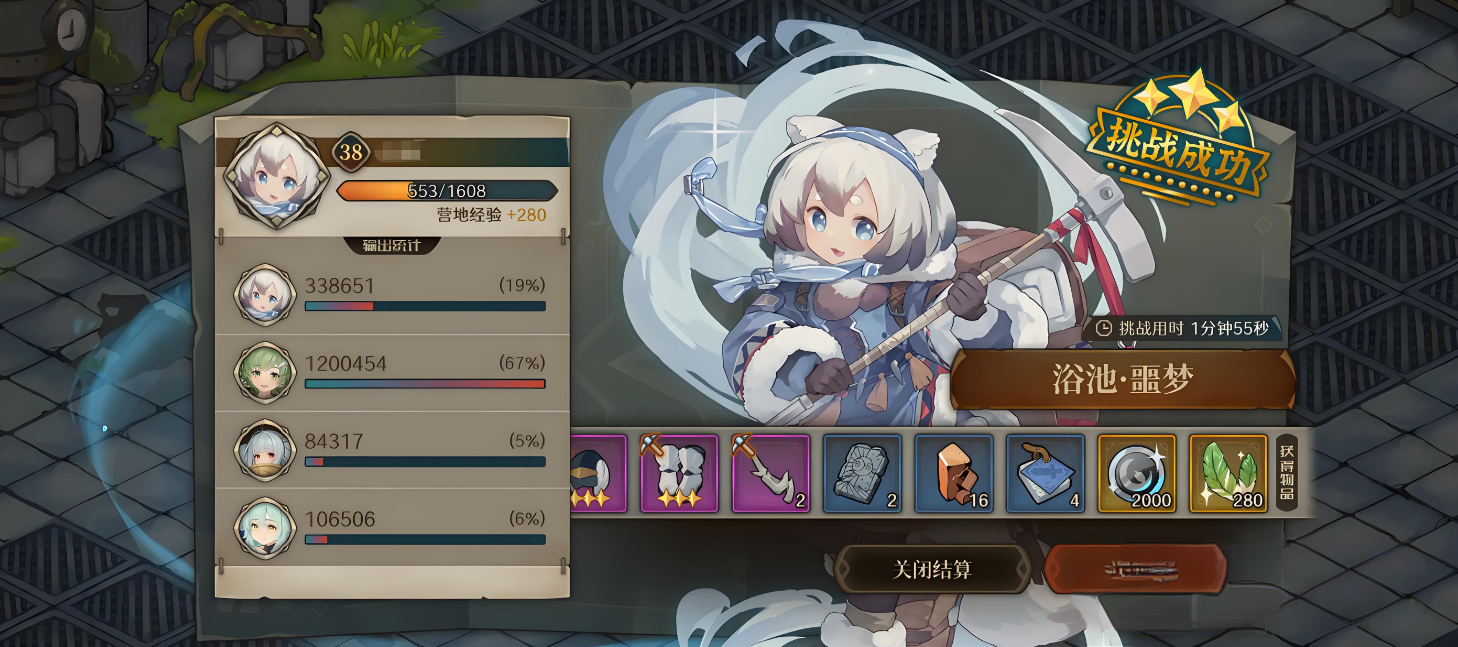Screen dimensions: 1458x647
Task: Select the green leaves reward showing 280
Action: 1228,473
